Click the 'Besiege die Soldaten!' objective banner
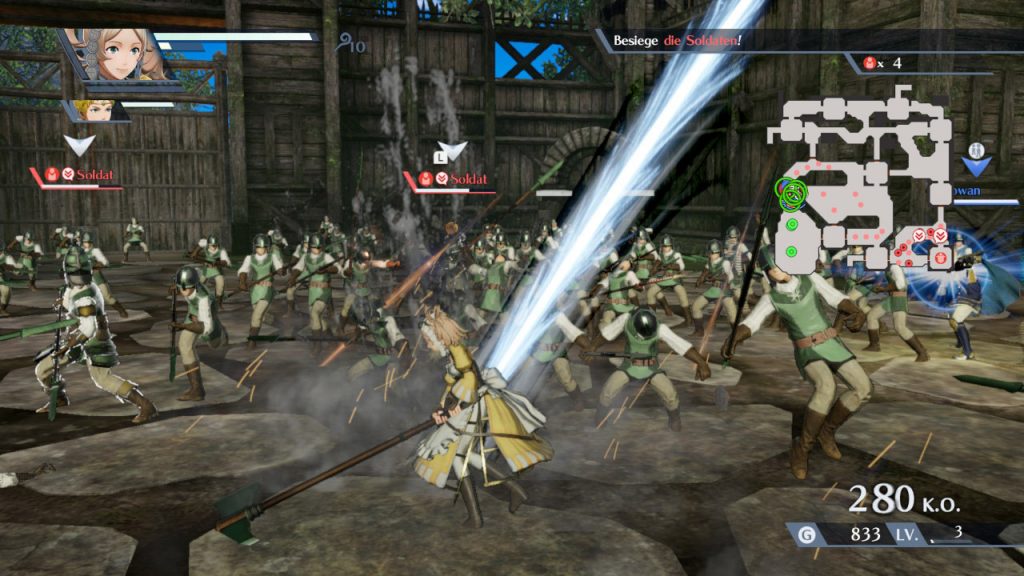Screen dimensions: 1024x576 [678, 41]
